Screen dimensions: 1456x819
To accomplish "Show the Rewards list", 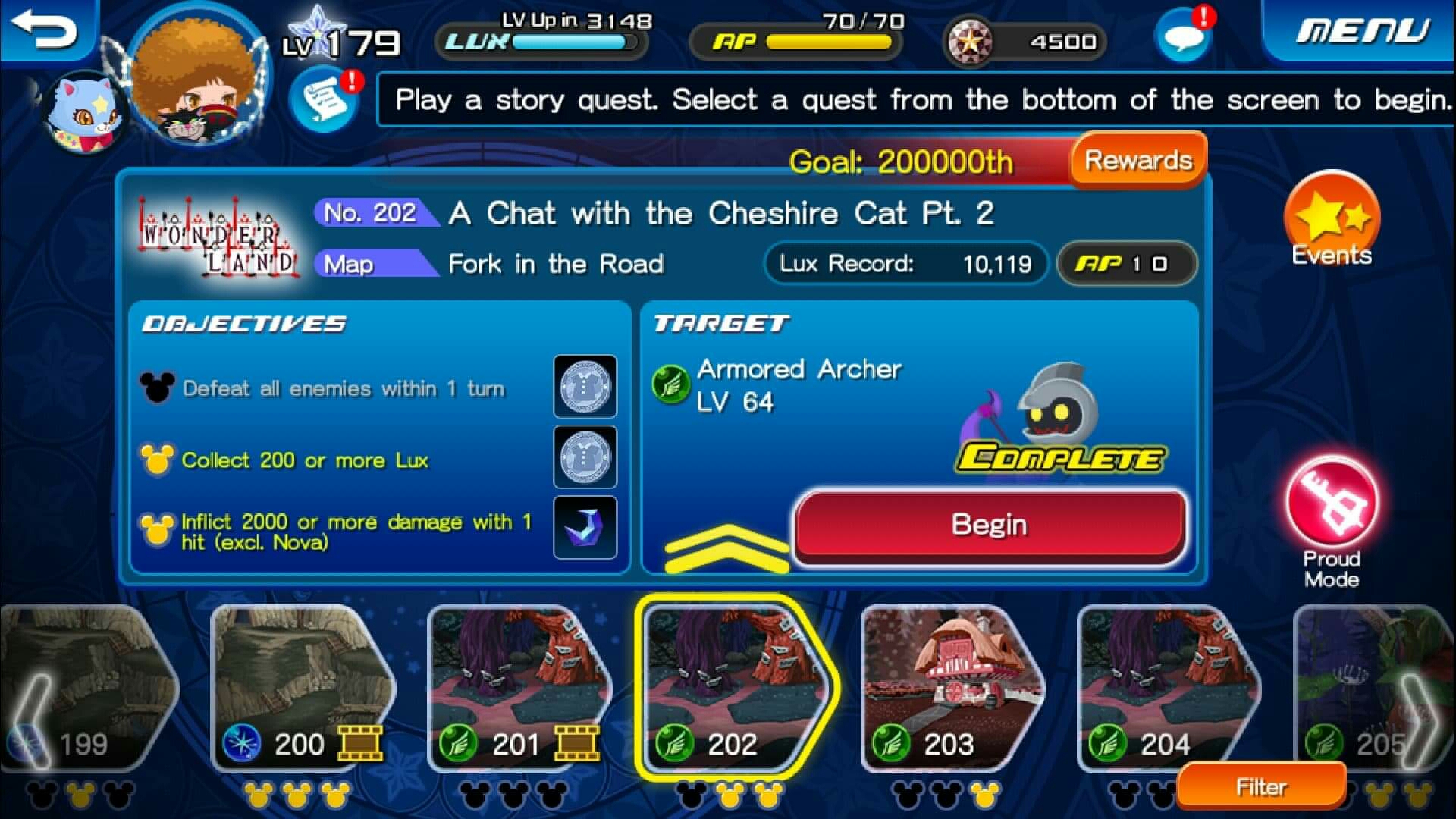I will coord(1137,160).
